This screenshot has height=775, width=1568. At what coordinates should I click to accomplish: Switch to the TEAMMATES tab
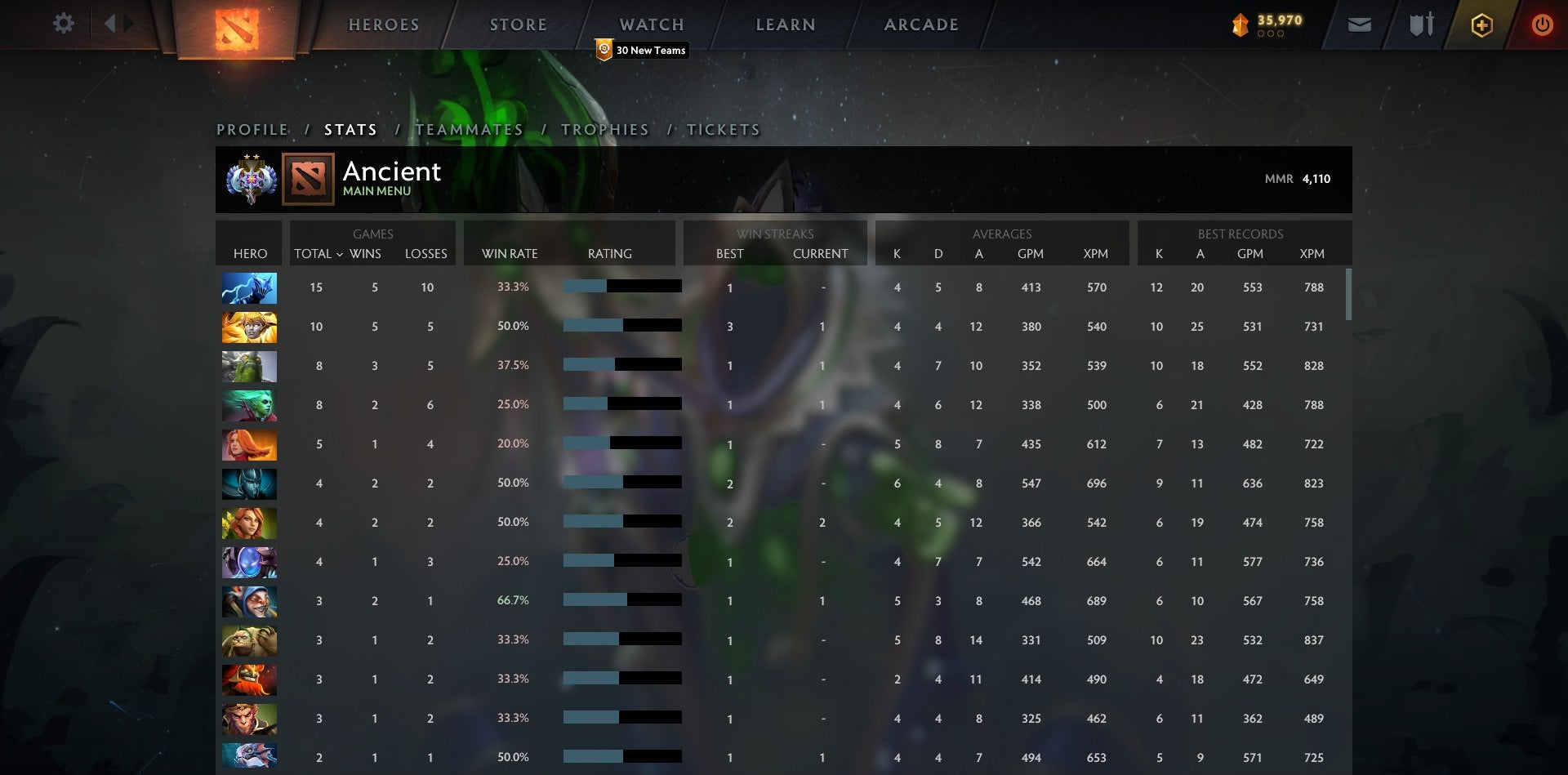tap(470, 129)
